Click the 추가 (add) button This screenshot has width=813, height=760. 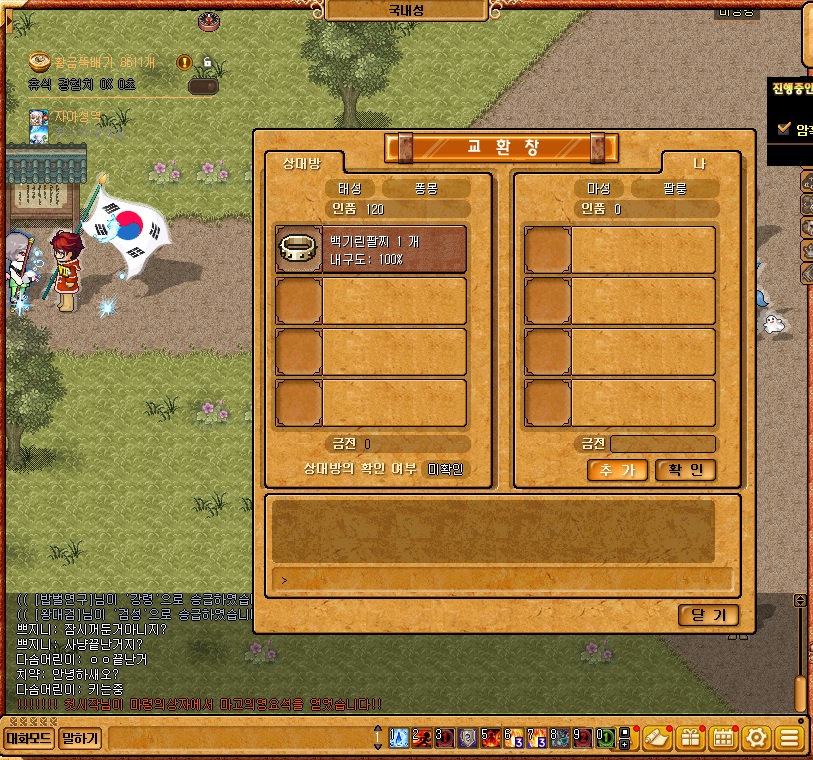(x=617, y=471)
